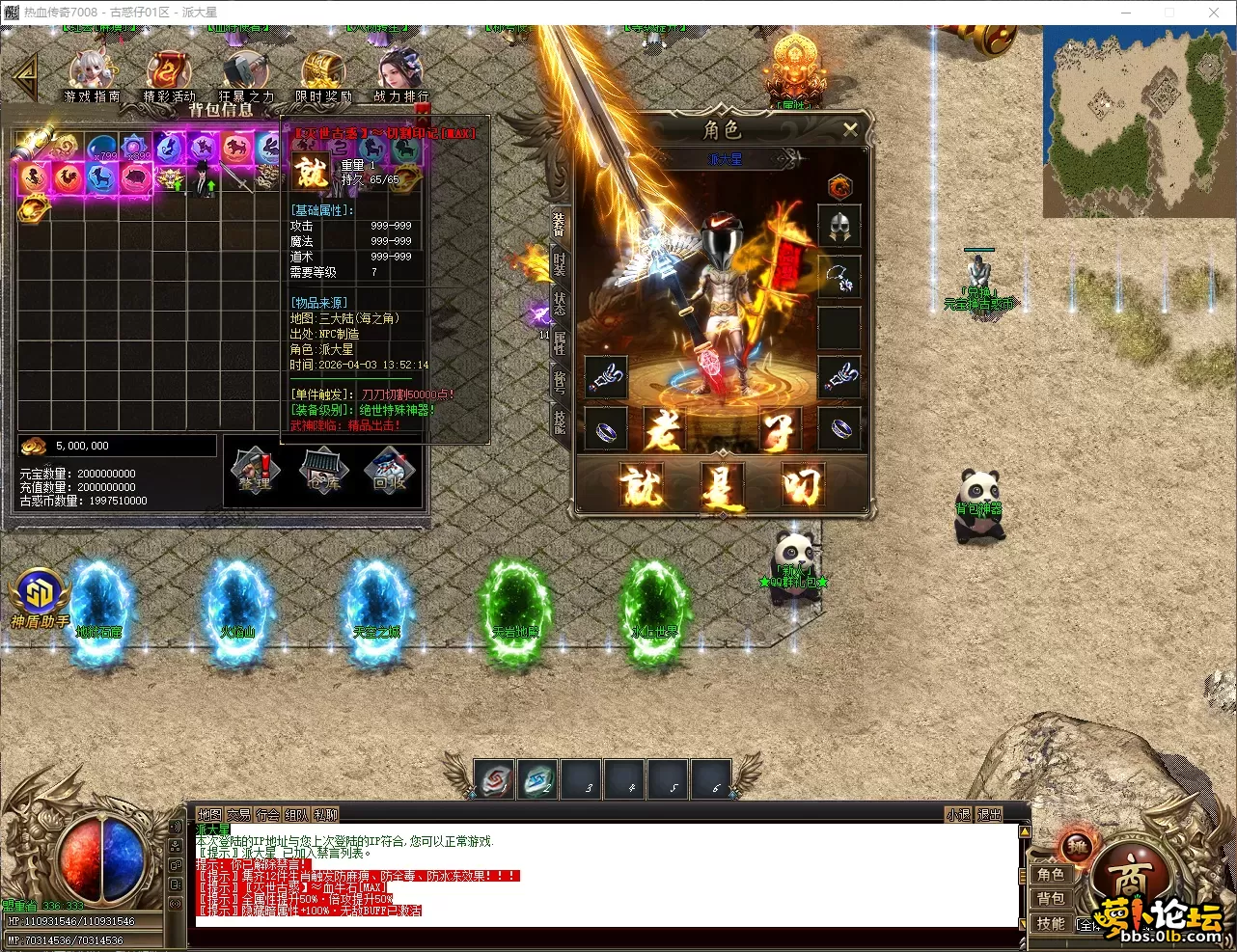Select the pig zodiac orb in bag
This screenshot has height=952, width=1237.
click(x=136, y=177)
